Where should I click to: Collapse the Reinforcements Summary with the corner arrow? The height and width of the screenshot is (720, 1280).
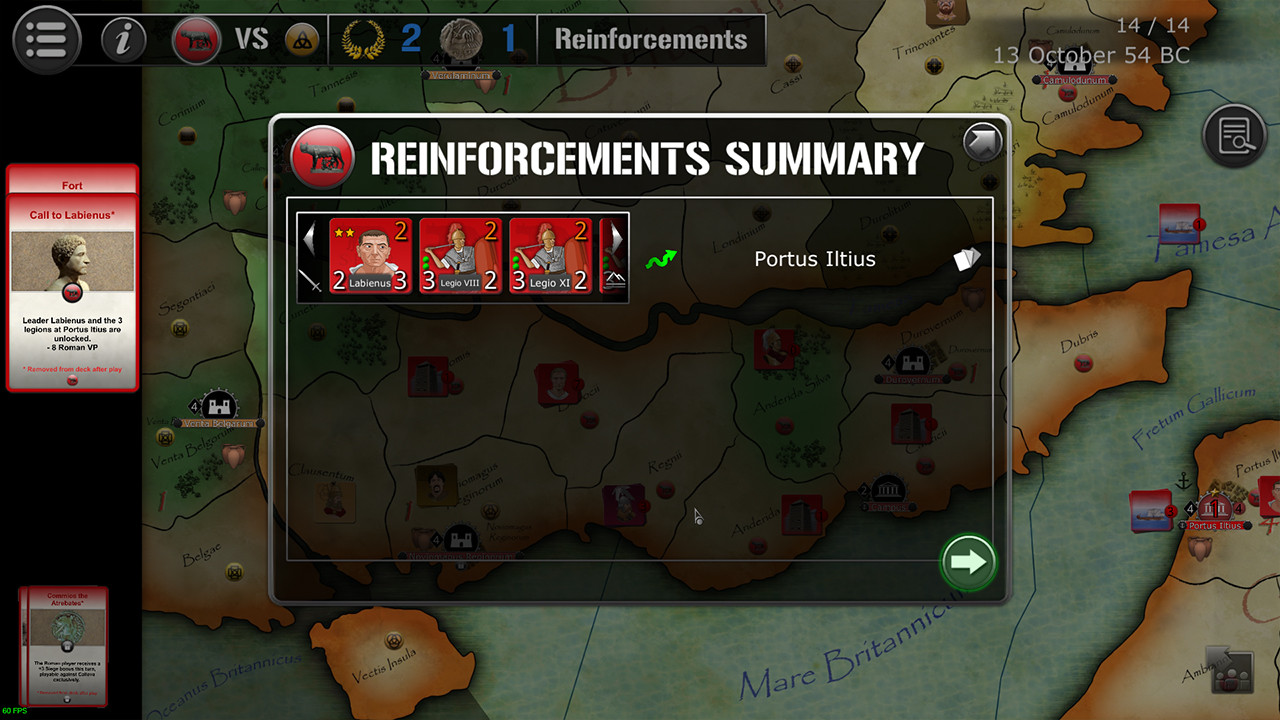981,141
